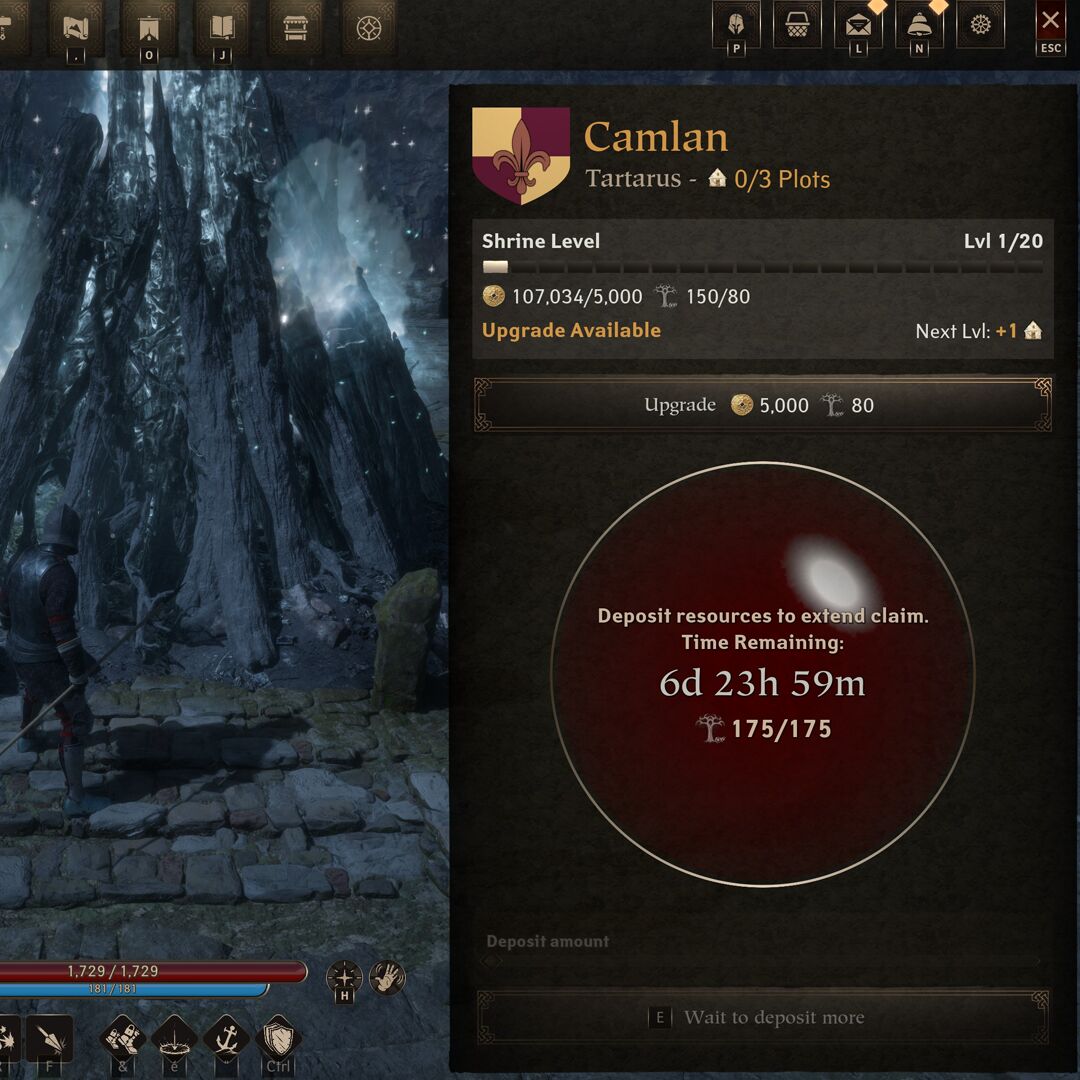1080x1080 pixels.
Task: Open the market stall icon
Action: (295, 26)
